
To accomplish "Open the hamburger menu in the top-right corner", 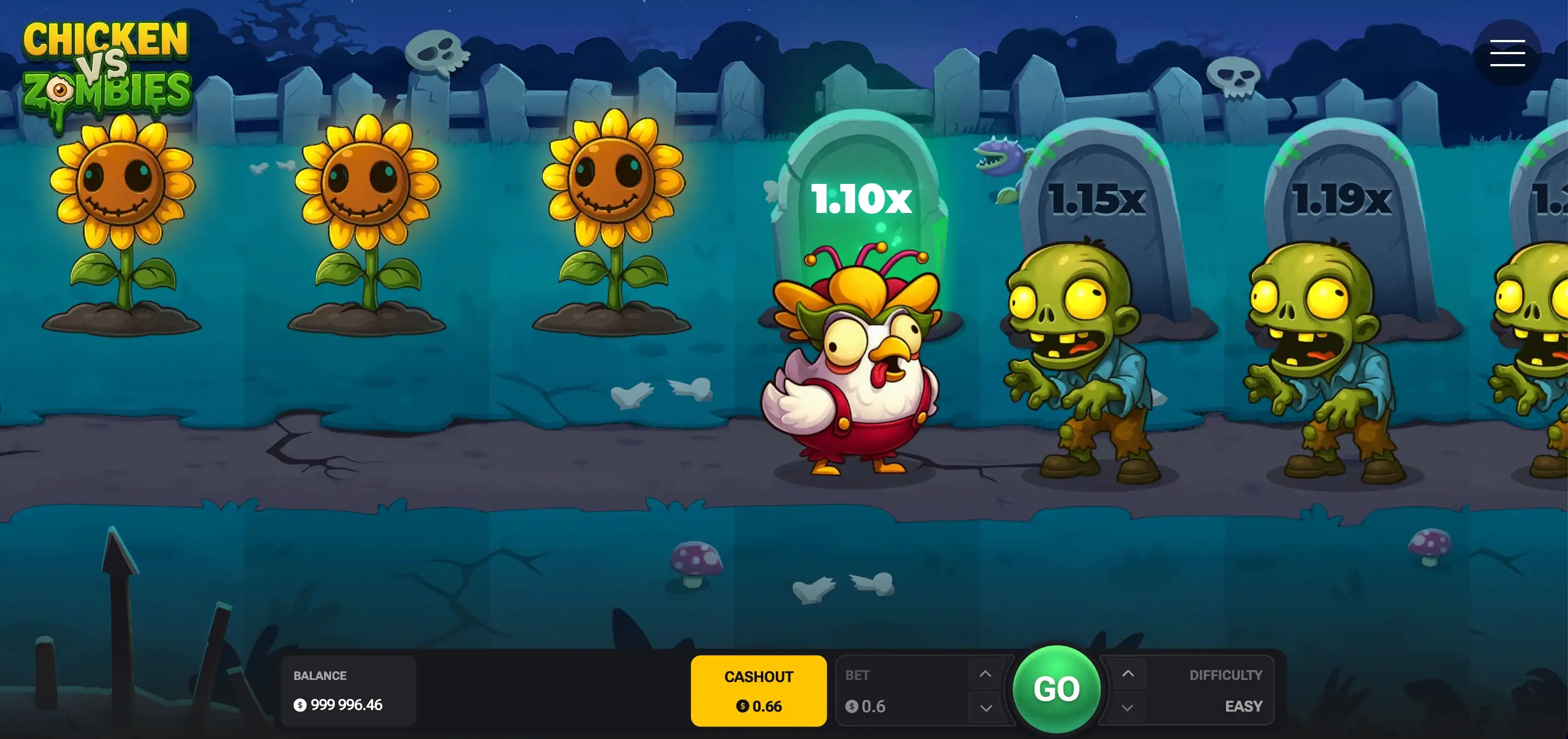I will (x=1508, y=54).
